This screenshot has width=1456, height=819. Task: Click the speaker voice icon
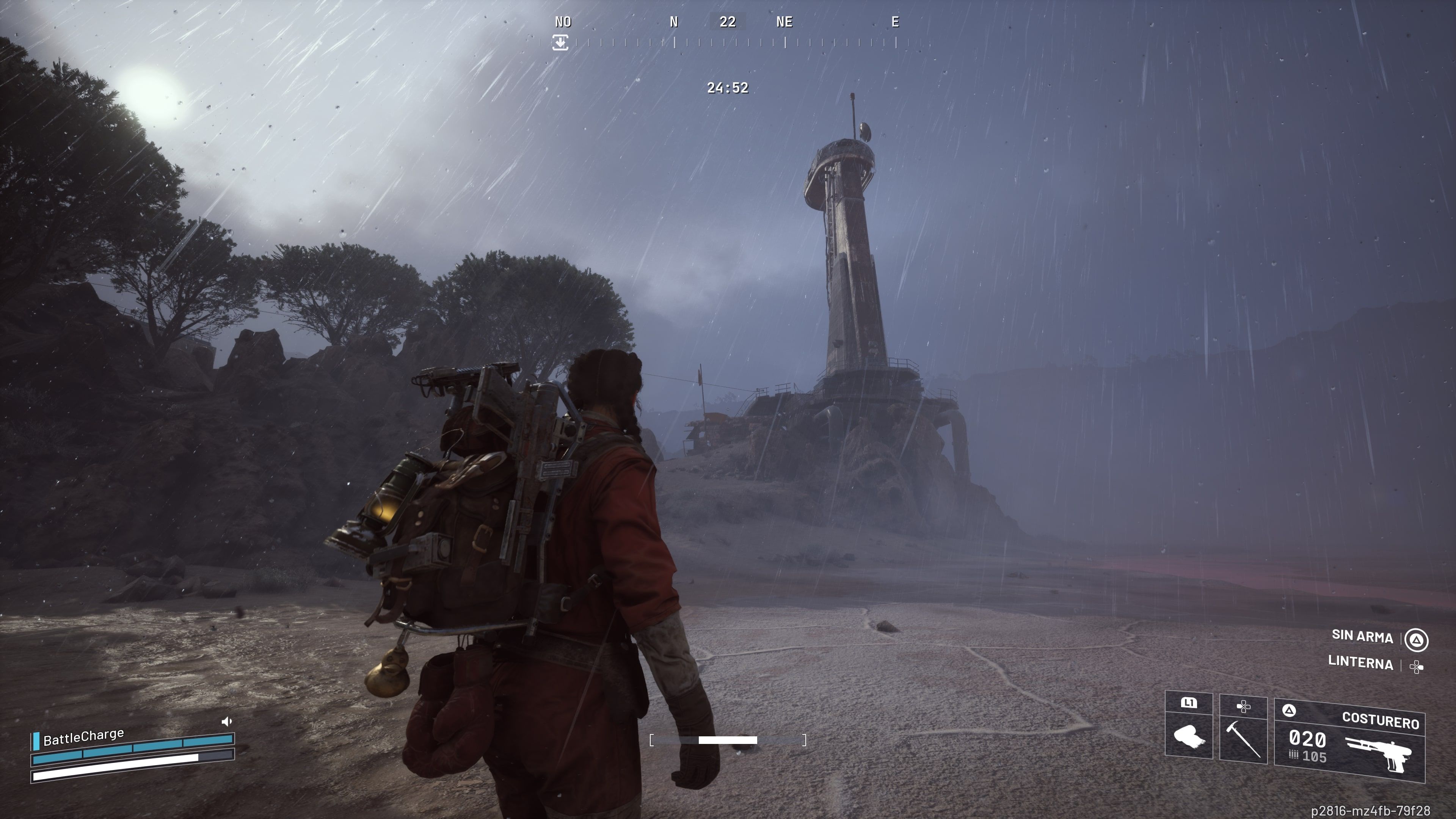pyautogui.click(x=227, y=721)
